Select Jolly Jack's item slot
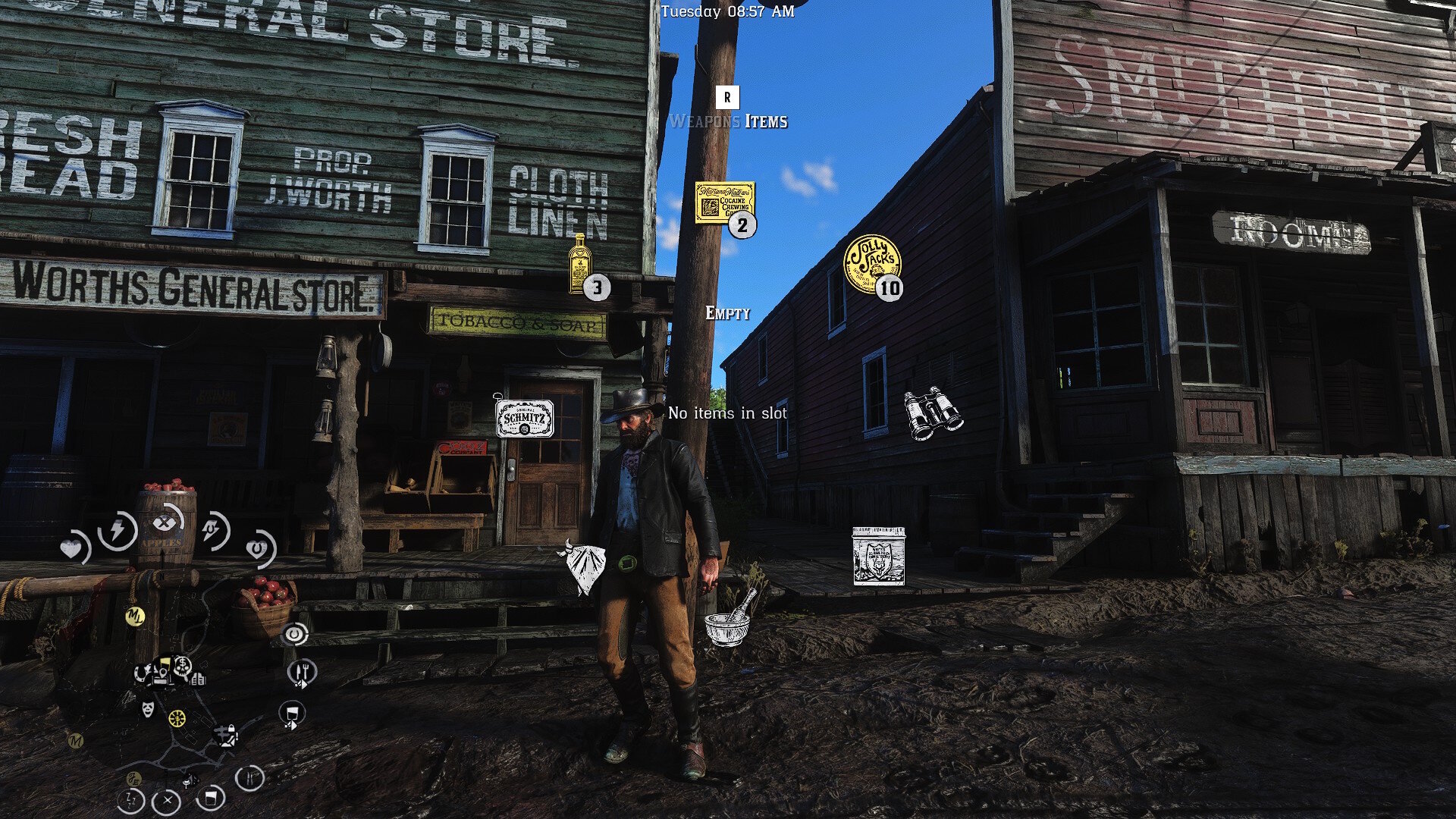This screenshot has width=1456, height=819. 872,263
